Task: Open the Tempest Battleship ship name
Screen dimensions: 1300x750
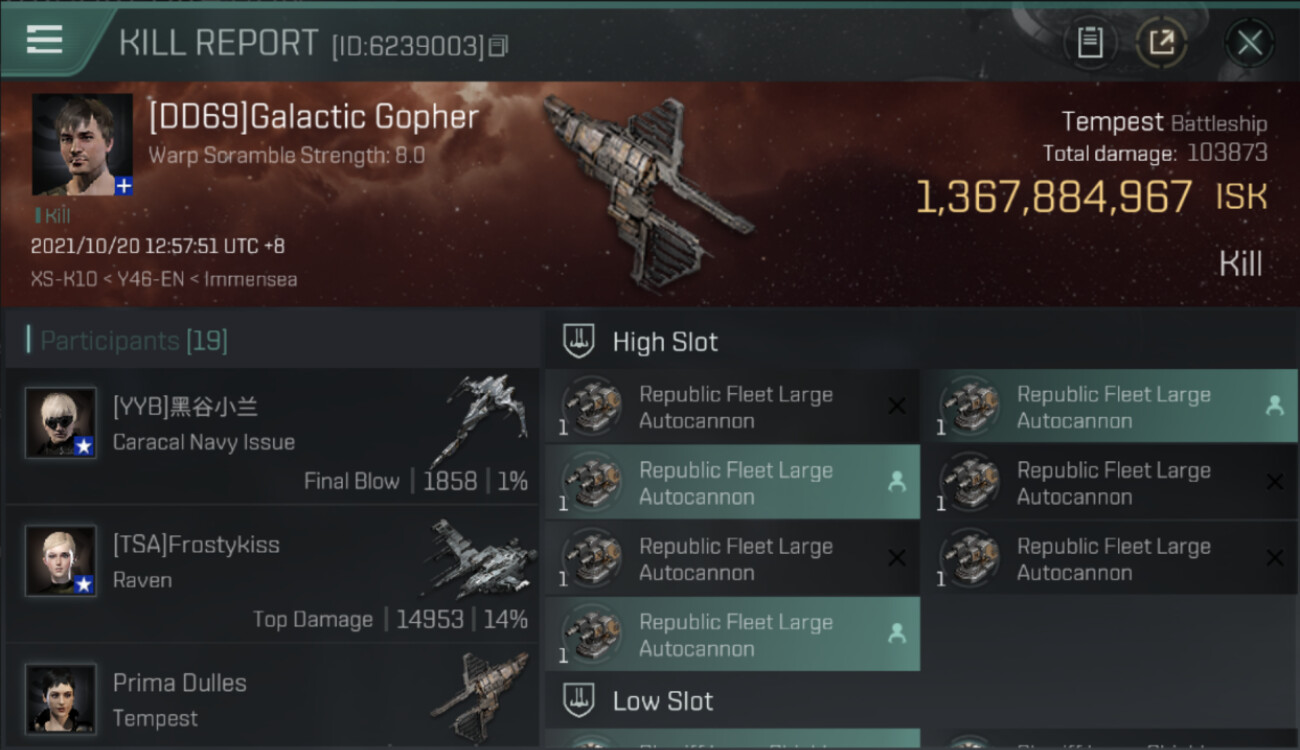Action: pyautogui.click(x=1163, y=123)
